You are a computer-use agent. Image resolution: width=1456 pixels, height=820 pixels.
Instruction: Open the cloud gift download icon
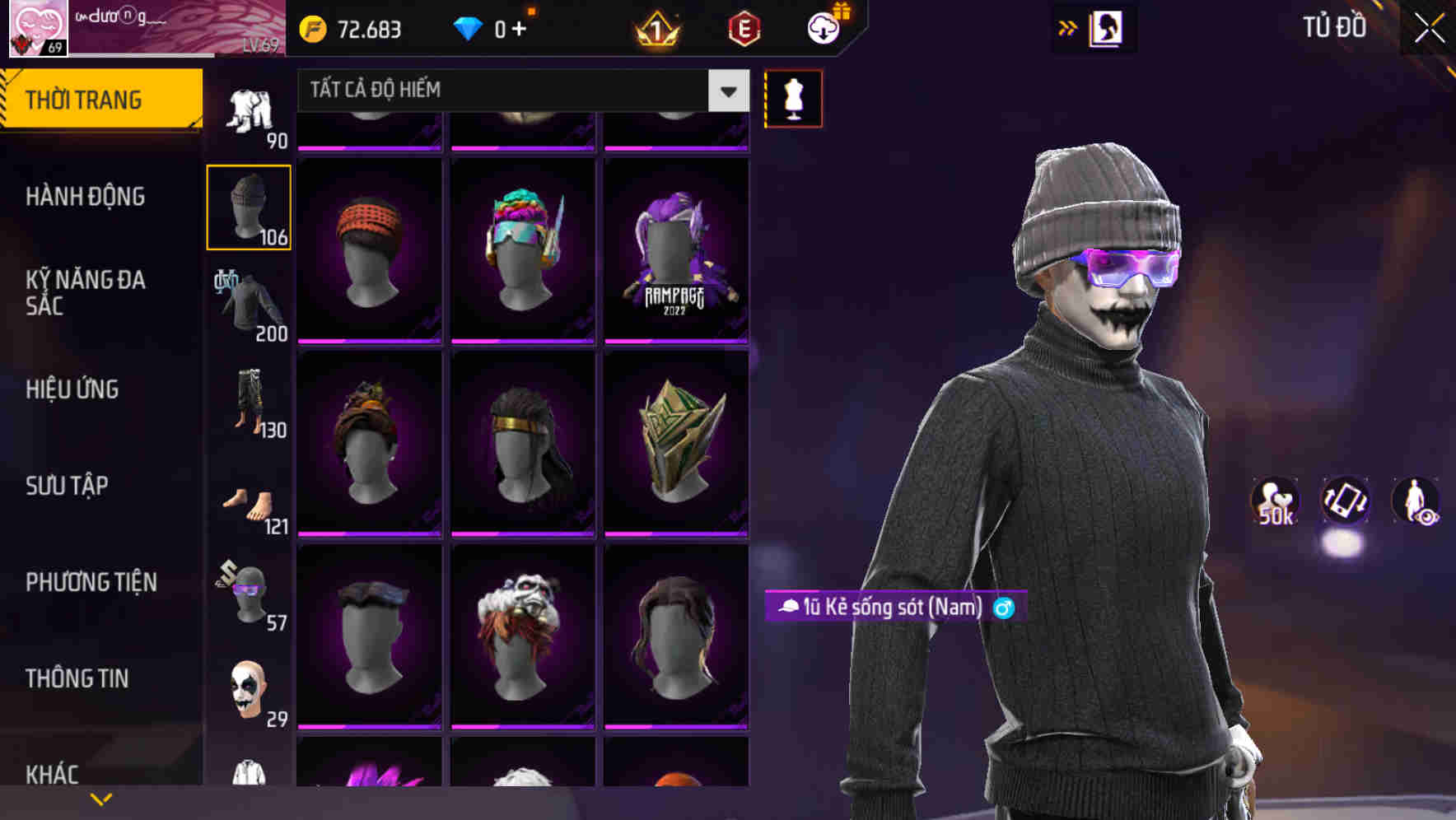pos(823,27)
